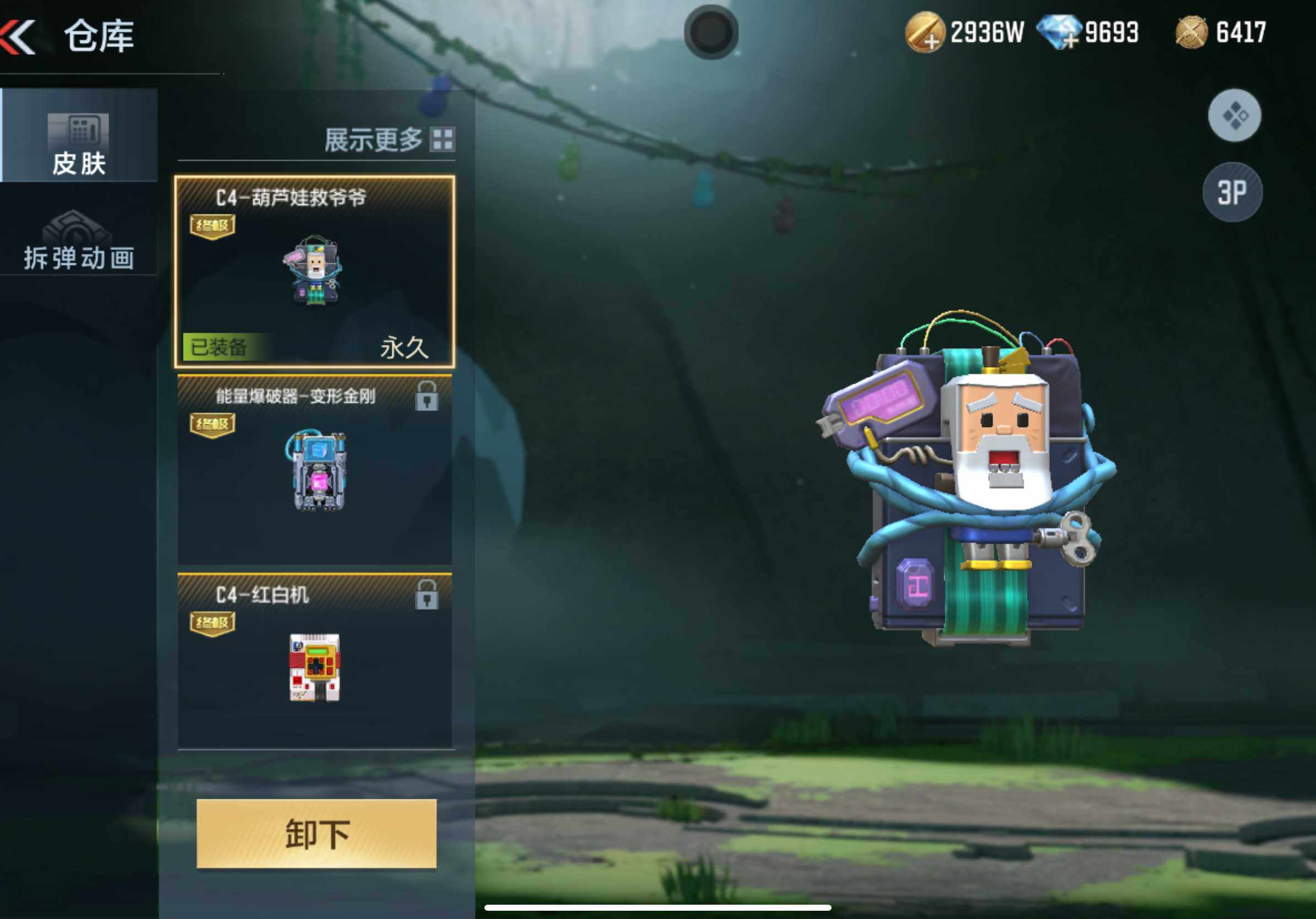Tap the crossed-swords medal currency icon
The height and width of the screenshot is (919, 1316).
pos(1191,33)
